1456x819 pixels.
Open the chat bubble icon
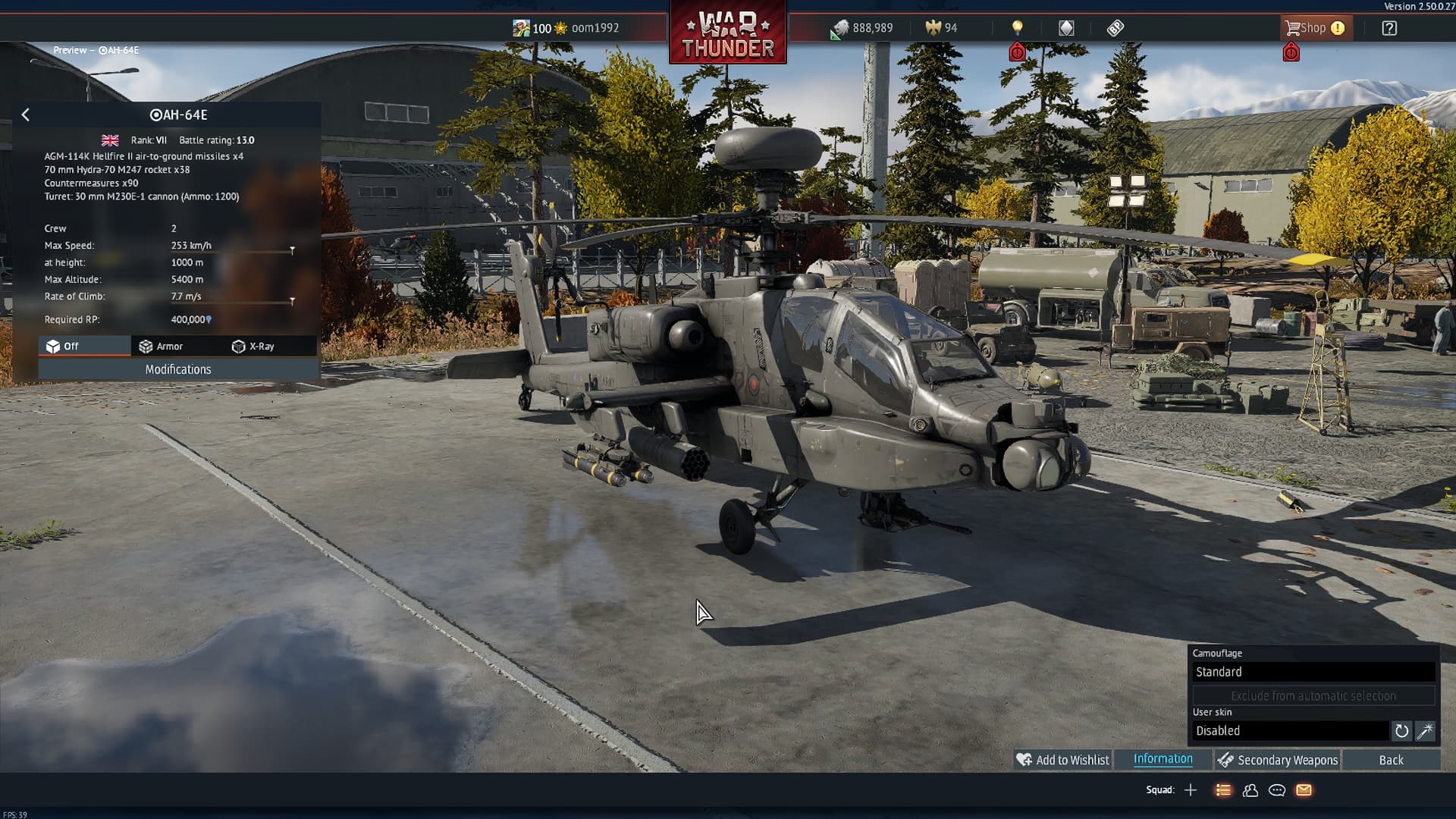1277,790
